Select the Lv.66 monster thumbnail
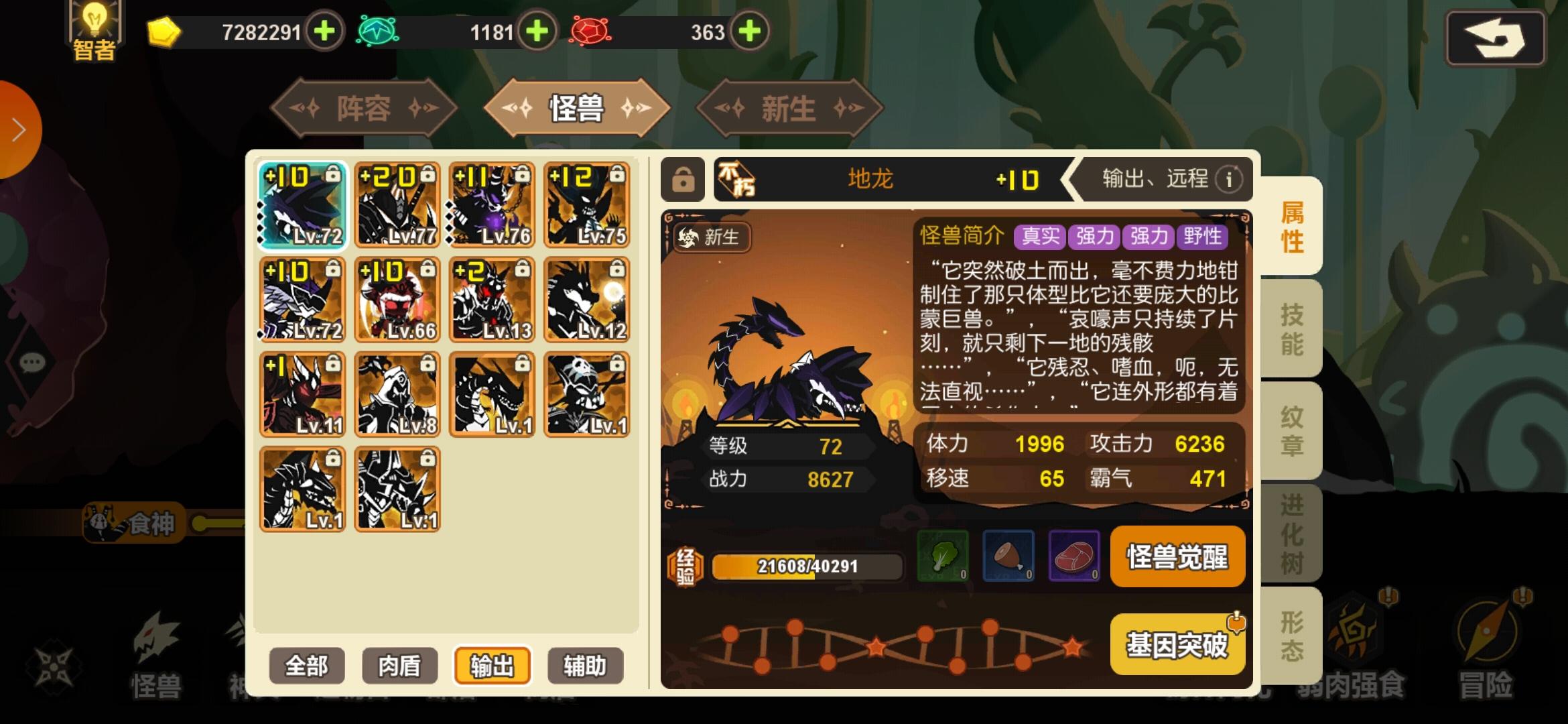The image size is (1568, 724). coord(399,300)
